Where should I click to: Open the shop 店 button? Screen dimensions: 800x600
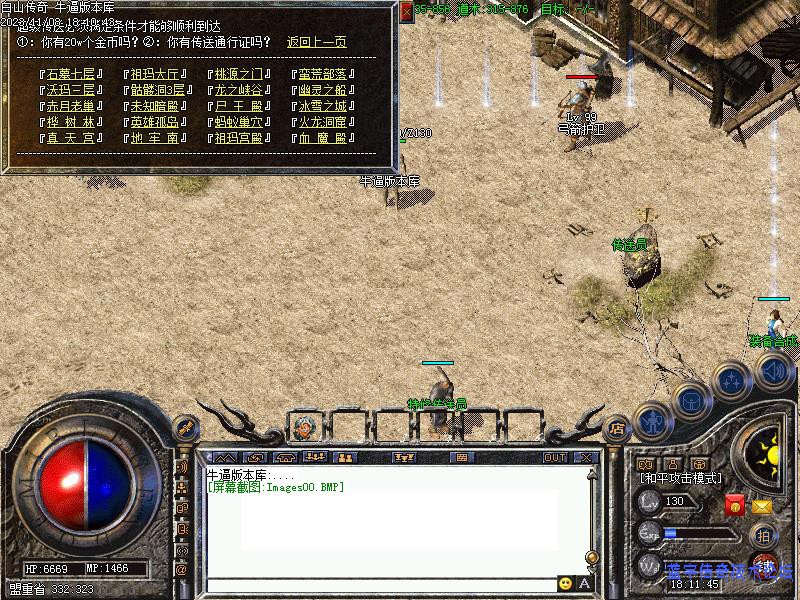click(x=617, y=425)
